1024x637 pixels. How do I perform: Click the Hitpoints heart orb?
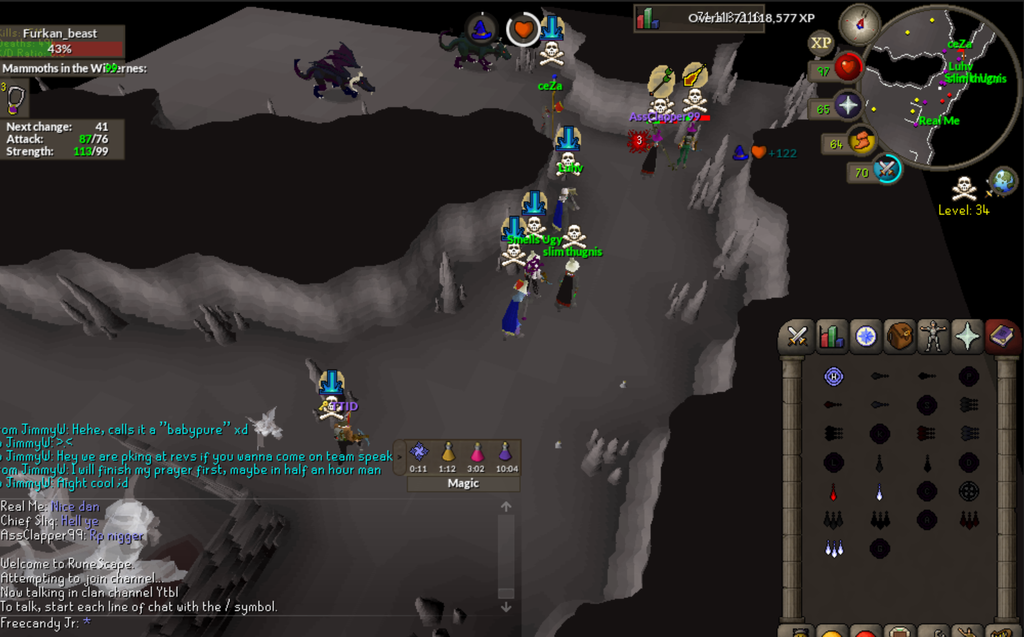coord(847,68)
